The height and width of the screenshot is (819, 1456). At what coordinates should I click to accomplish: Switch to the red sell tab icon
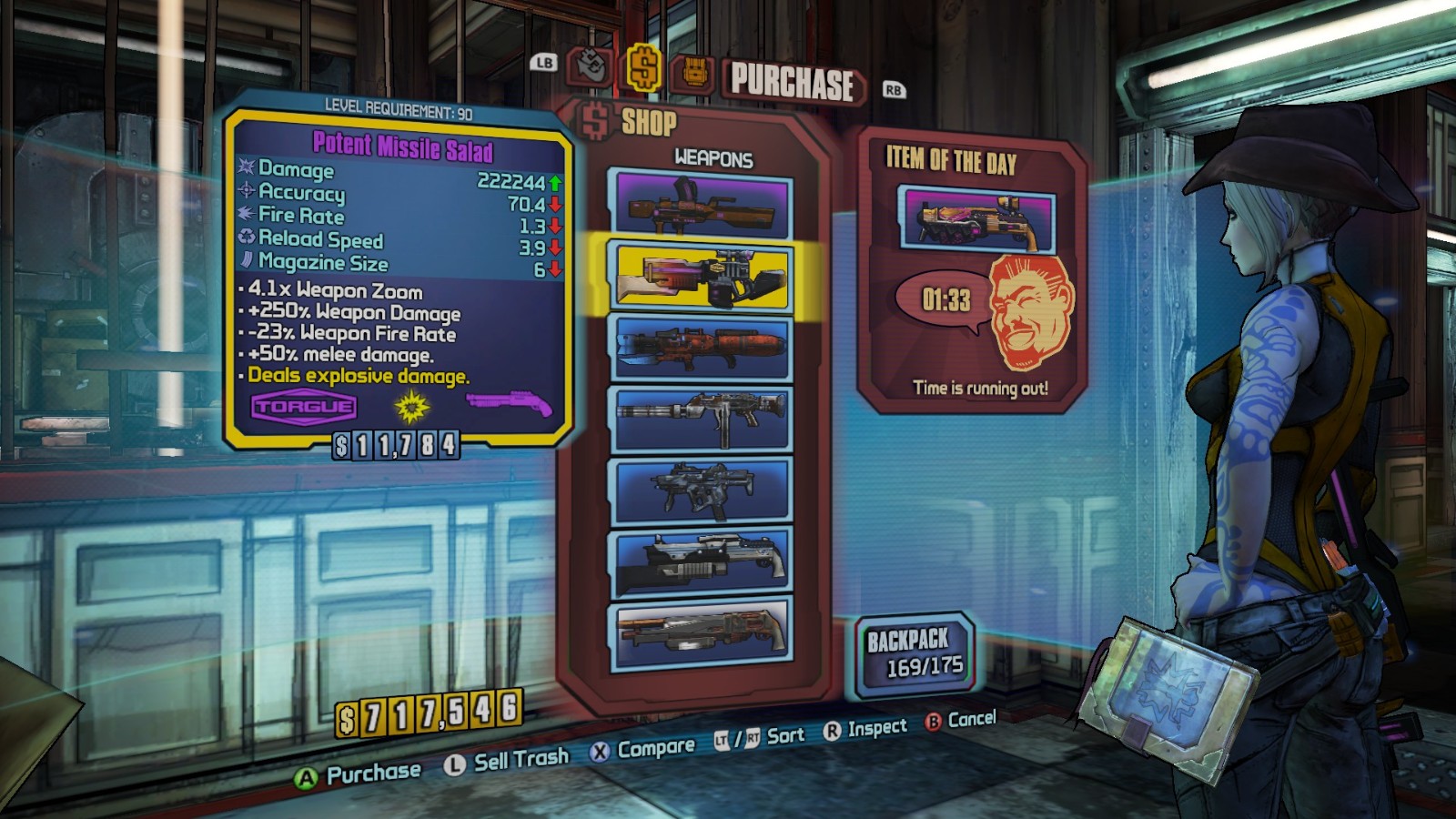[589, 66]
